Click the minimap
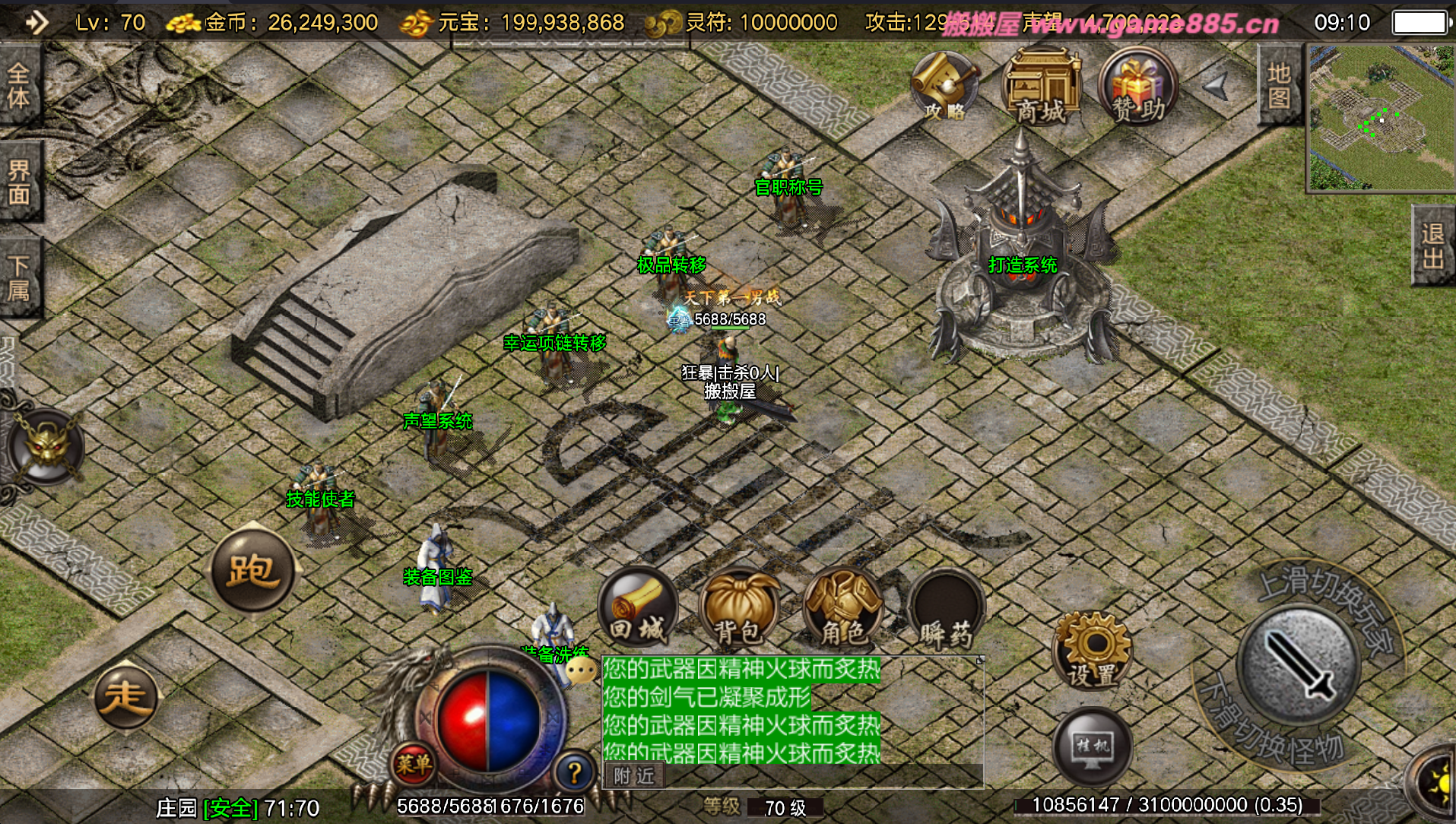Viewport: 1456px width, 824px height. tap(1380, 118)
